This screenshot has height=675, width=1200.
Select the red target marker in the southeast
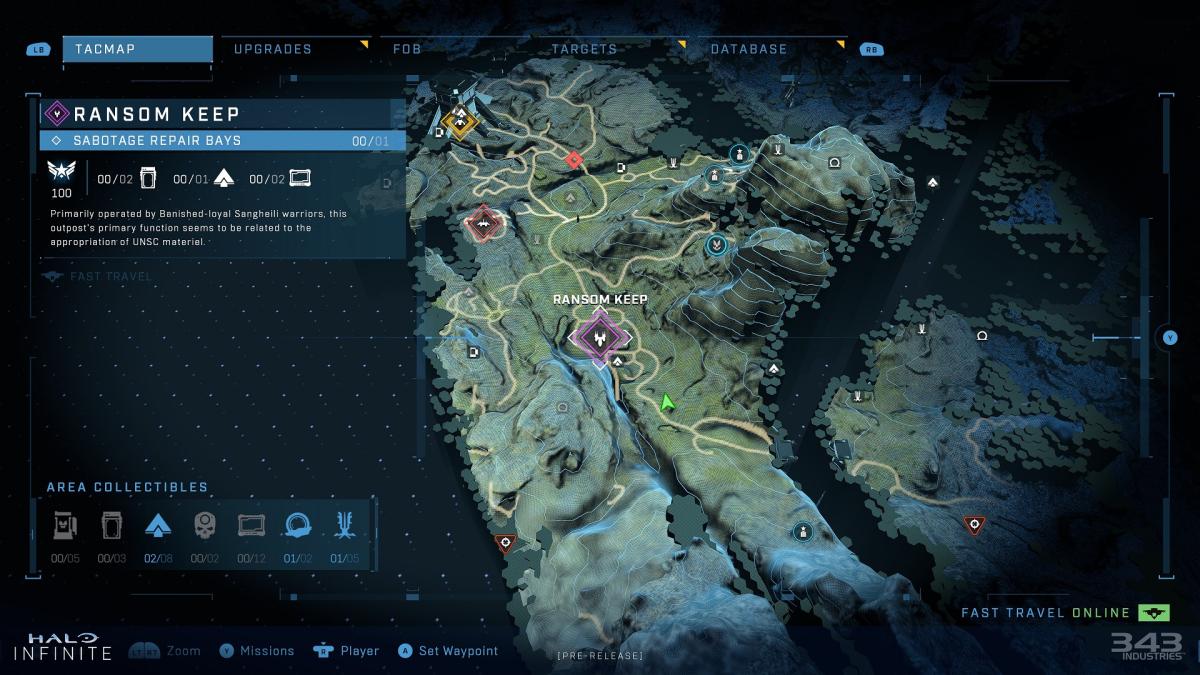[973, 524]
